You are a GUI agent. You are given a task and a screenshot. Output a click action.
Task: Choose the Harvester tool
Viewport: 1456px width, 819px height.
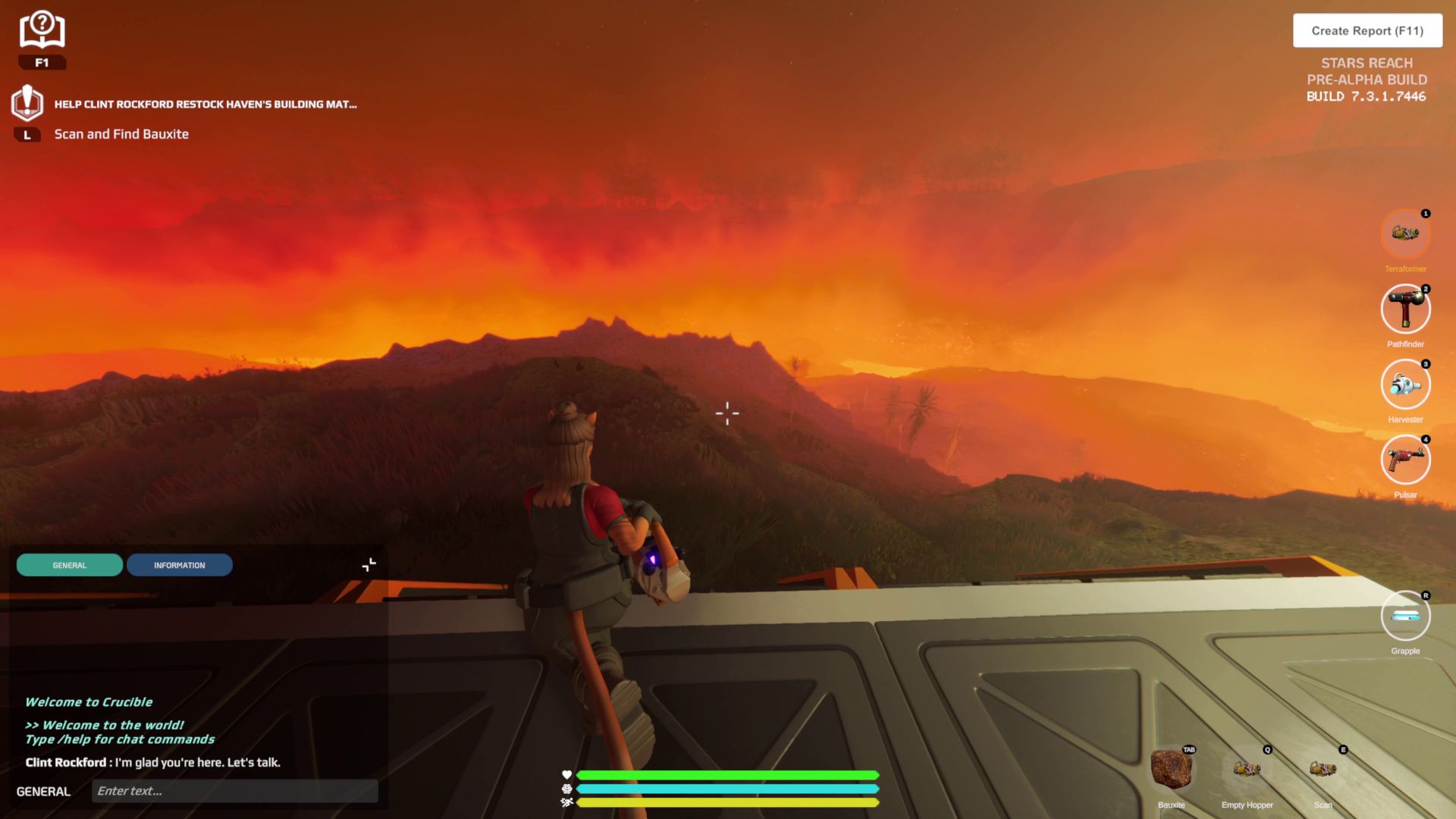tap(1405, 384)
